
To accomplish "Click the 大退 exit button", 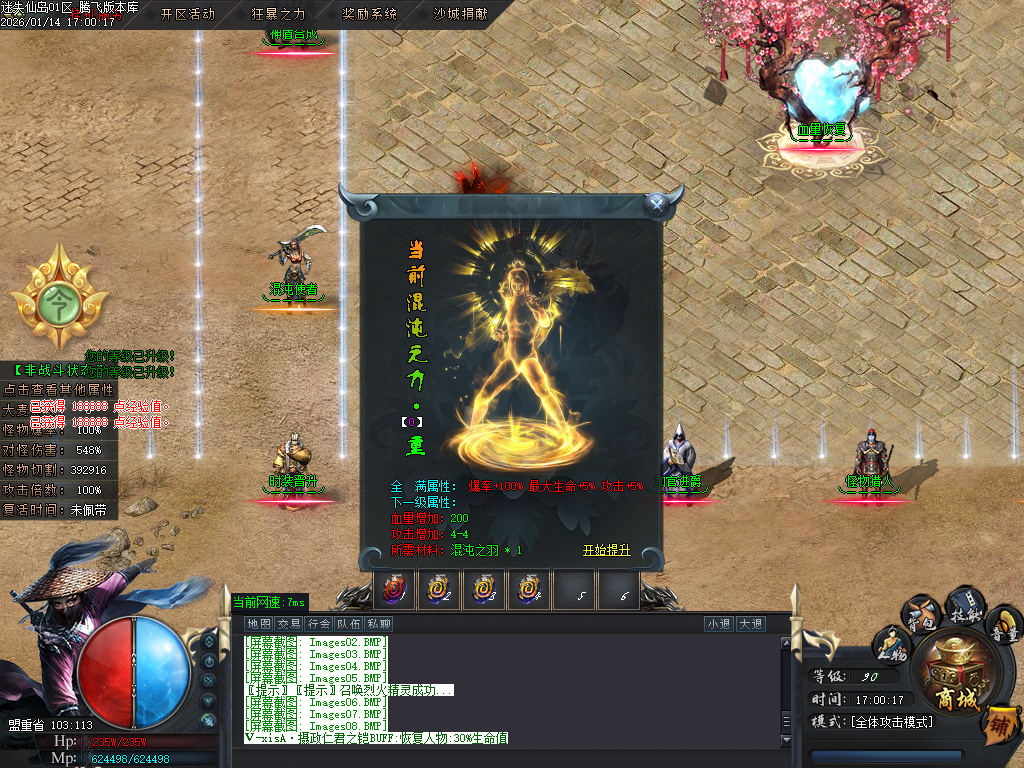I will pyautogui.click(x=750, y=624).
